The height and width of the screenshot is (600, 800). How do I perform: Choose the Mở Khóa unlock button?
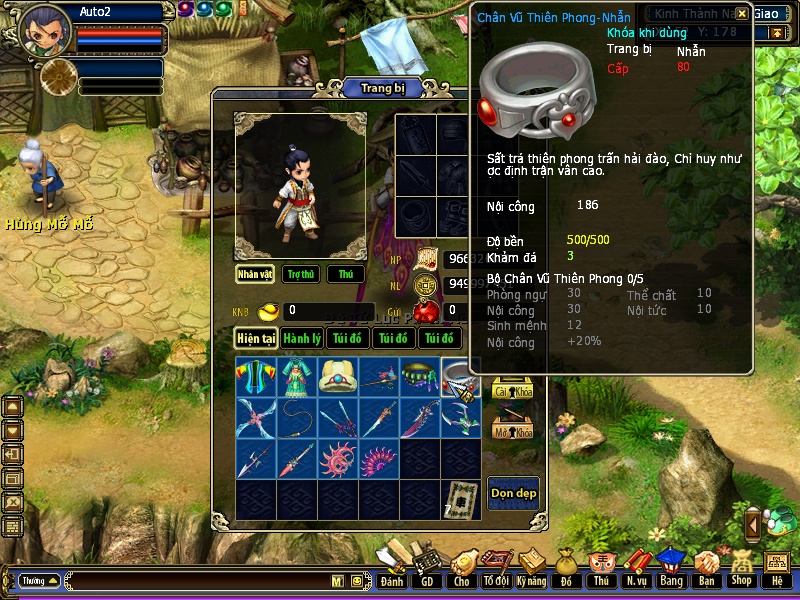(x=512, y=431)
